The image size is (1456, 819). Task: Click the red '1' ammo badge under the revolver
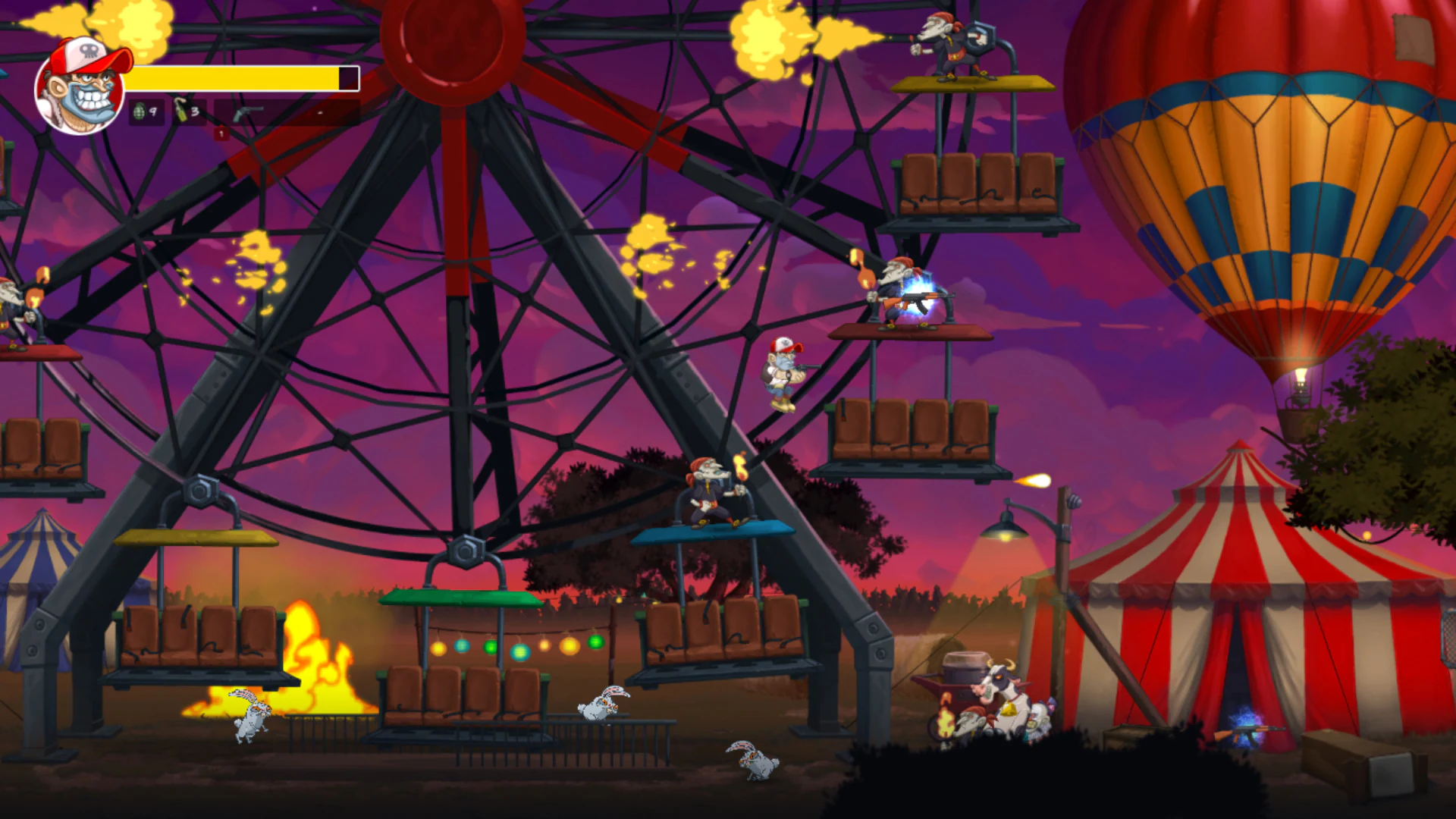pyautogui.click(x=221, y=133)
